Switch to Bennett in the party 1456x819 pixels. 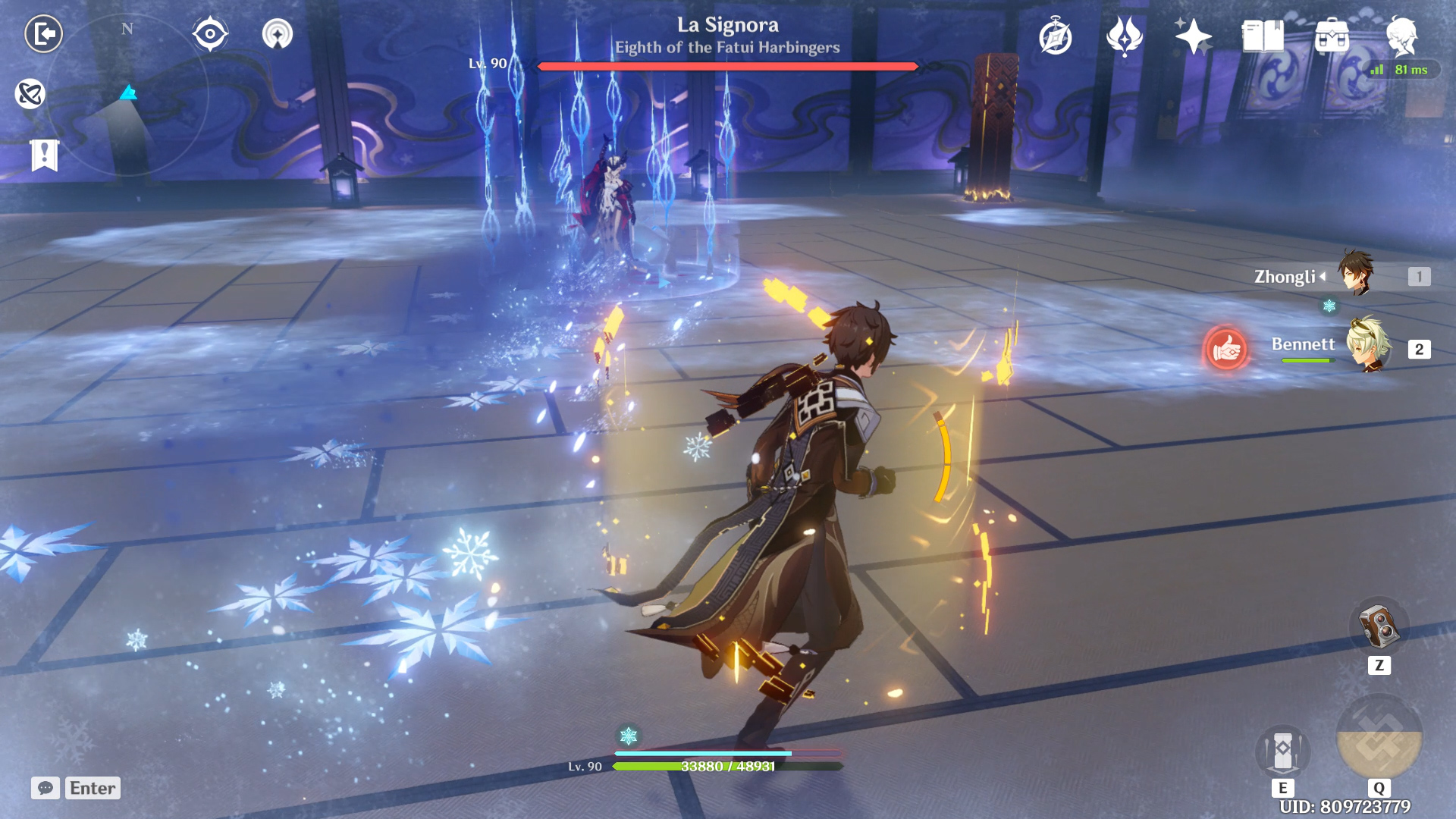(1369, 346)
